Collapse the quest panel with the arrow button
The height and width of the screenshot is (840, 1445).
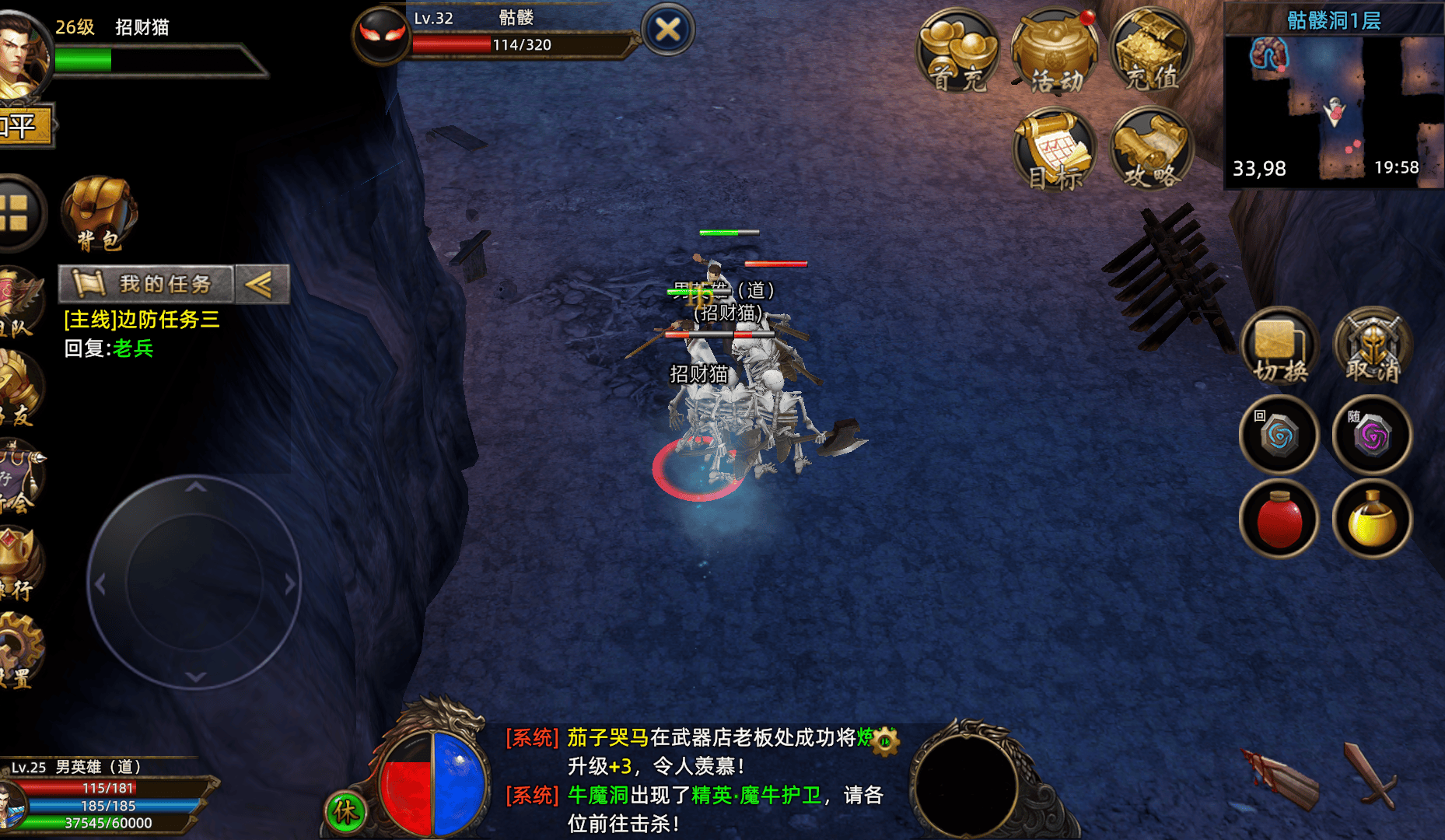[261, 284]
